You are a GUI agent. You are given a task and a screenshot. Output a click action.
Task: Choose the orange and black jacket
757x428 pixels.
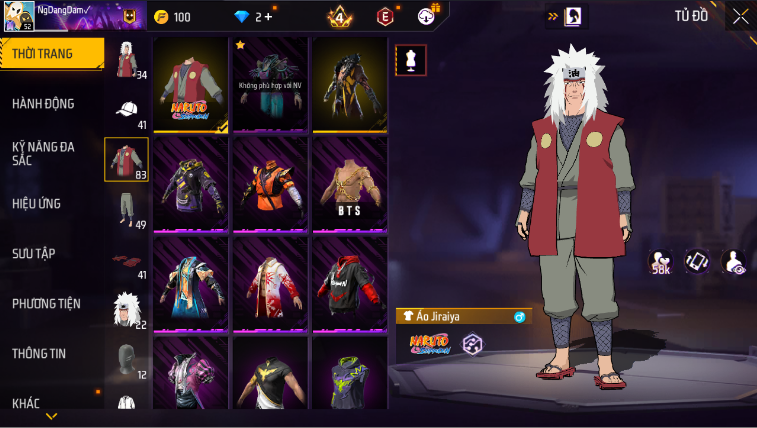tap(270, 186)
